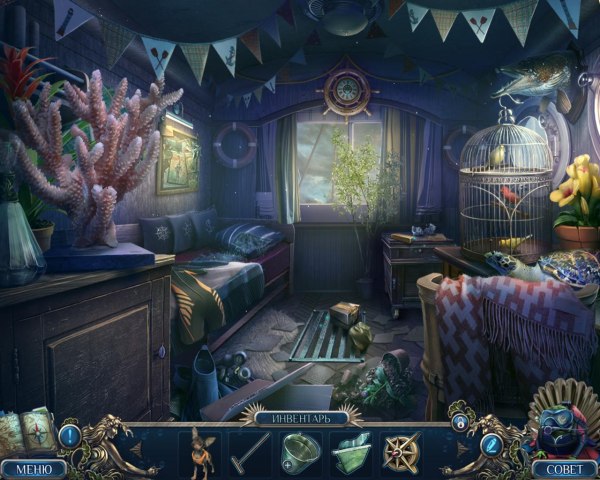600x480 pixels.
Task: Select the winged figurine inventory item
Action: [197, 449]
